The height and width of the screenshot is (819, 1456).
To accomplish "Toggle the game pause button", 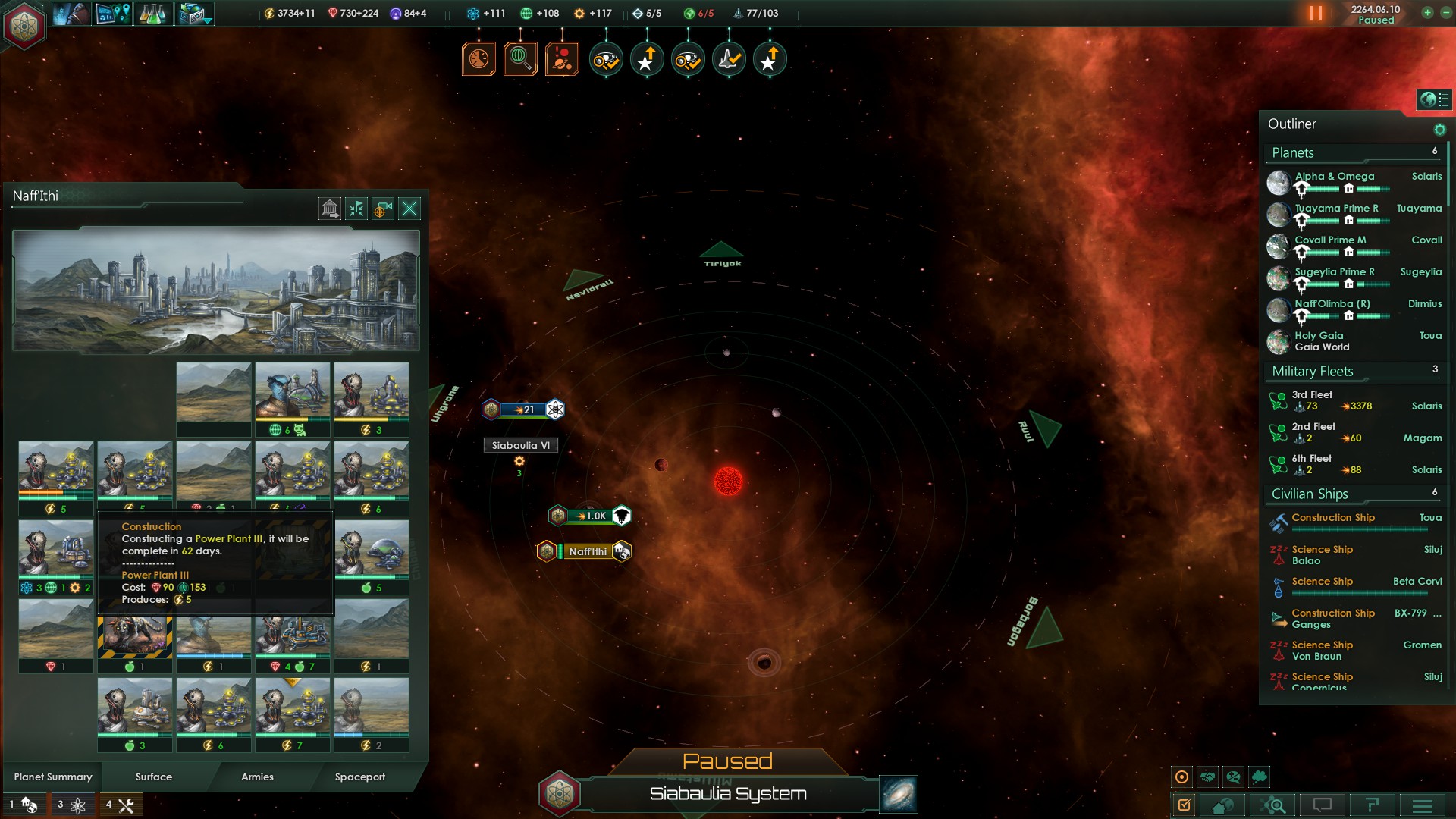I will pyautogui.click(x=1316, y=14).
